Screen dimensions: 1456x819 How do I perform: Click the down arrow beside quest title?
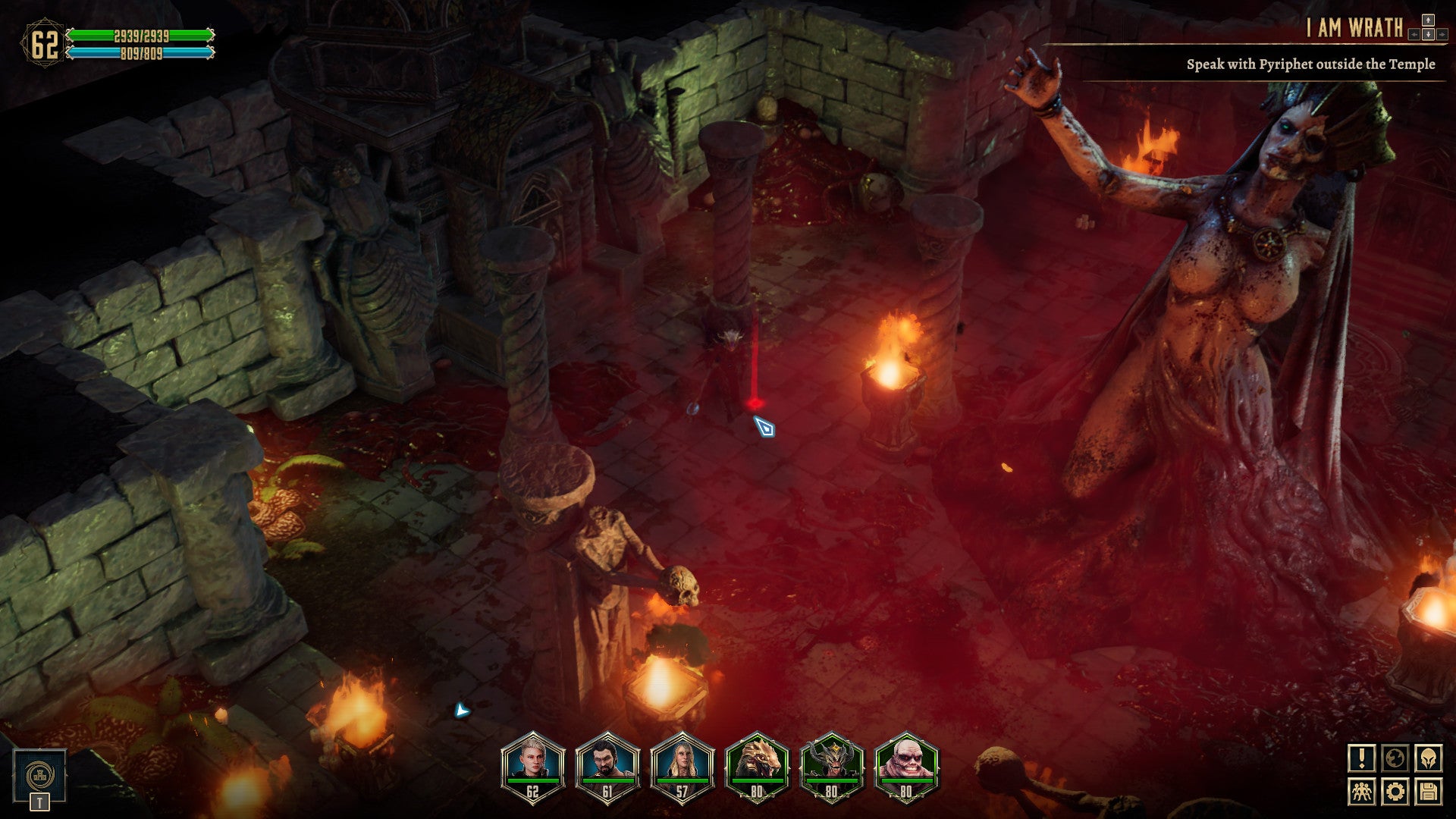(1429, 35)
